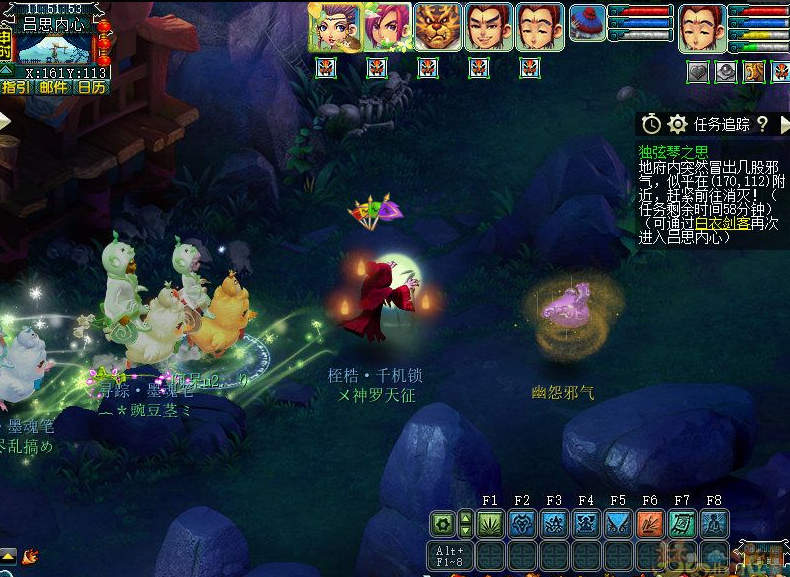
Task: Select the purple-haired girl party leader portrait
Action: coord(333,27)
